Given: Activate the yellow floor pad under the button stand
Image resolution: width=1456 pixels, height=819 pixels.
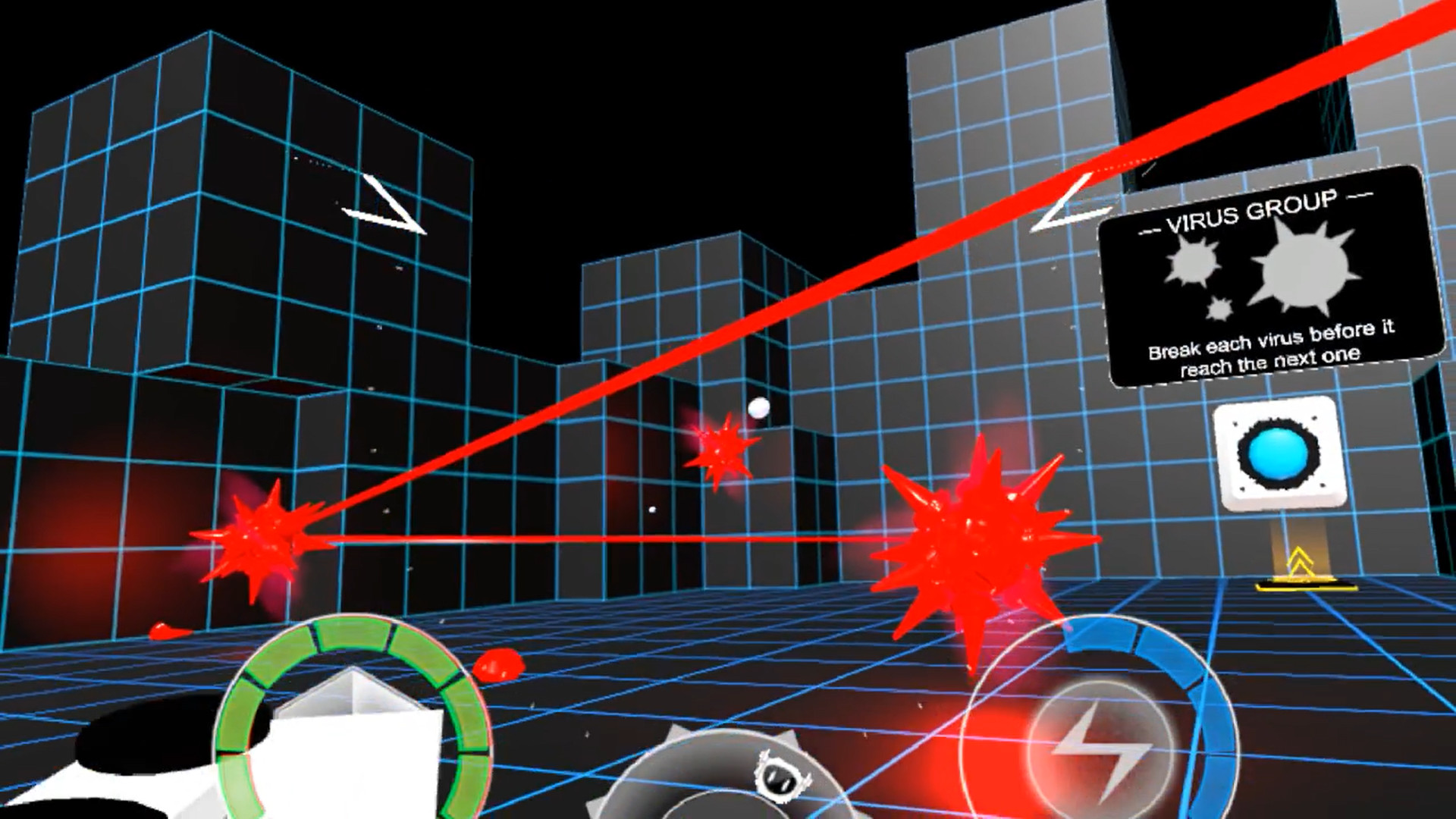Looking at the screenshot, I should [1303, 585].
